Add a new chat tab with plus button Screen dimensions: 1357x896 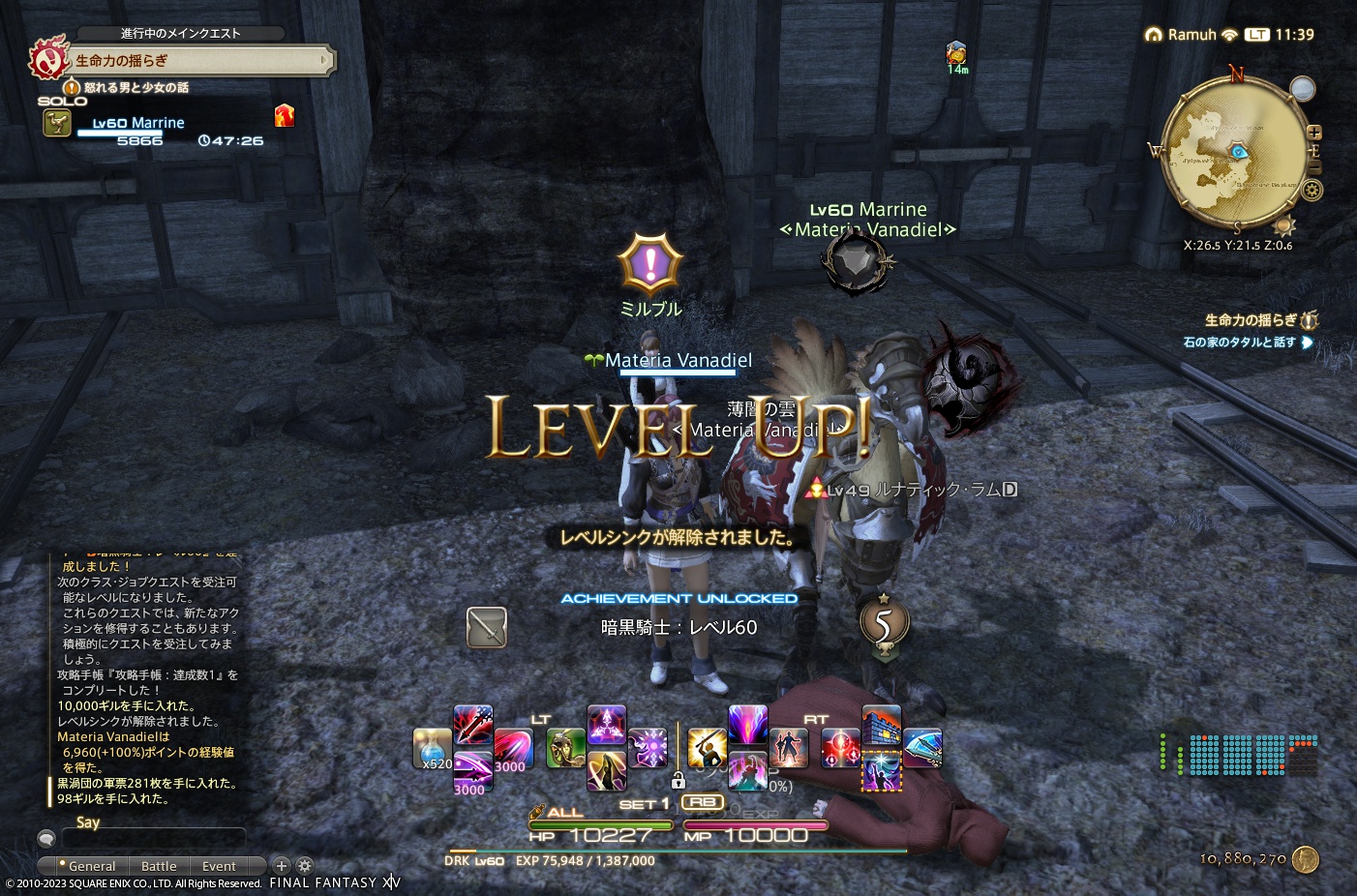point(282,866)
